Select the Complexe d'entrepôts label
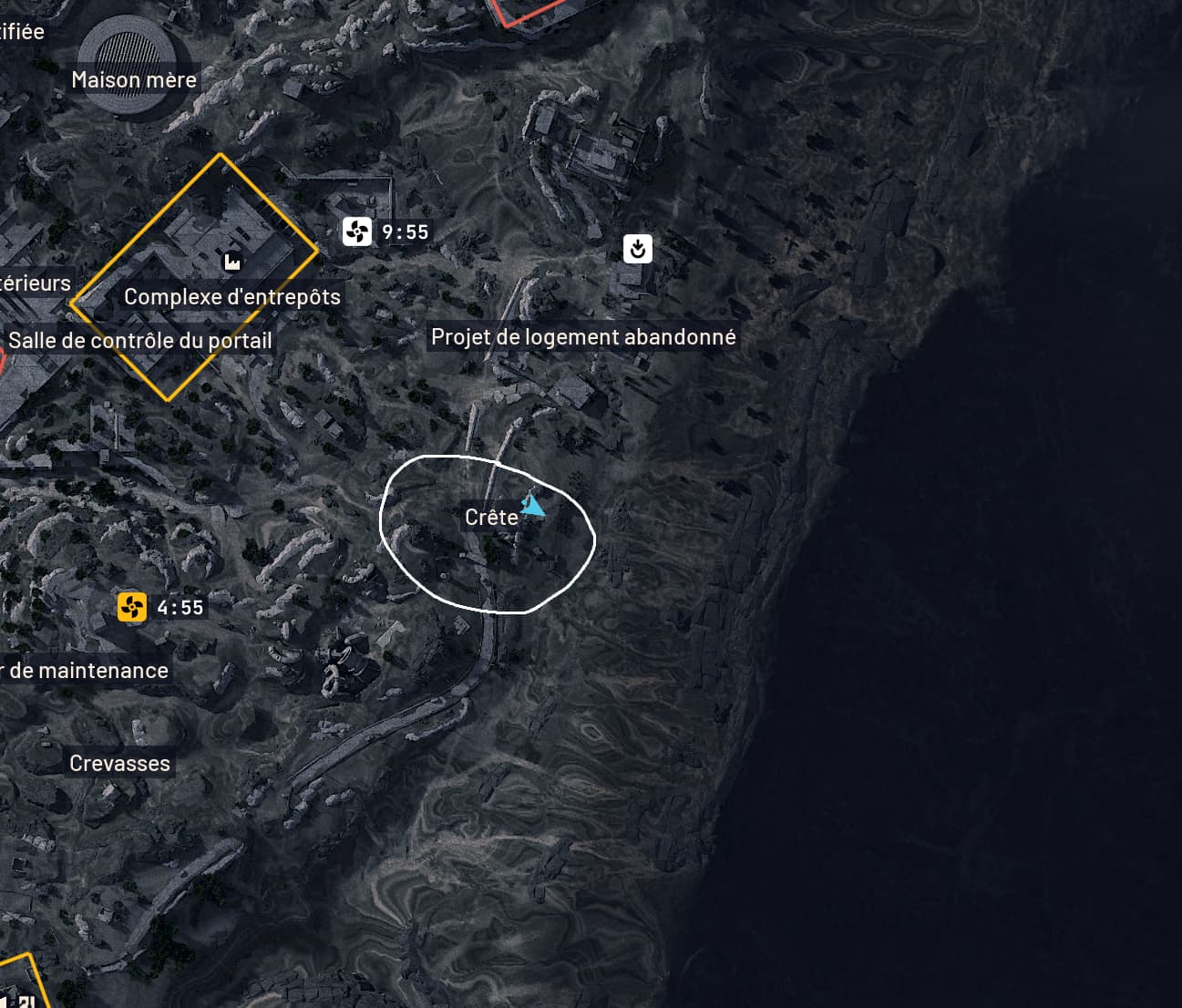This screenshot has width=1182, height=1008. coord(232,297)
